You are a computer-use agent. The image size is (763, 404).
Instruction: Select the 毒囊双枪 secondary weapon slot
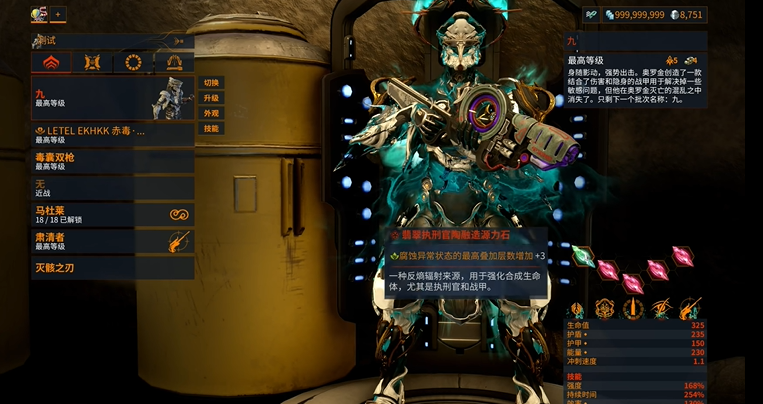pos(112,161)
